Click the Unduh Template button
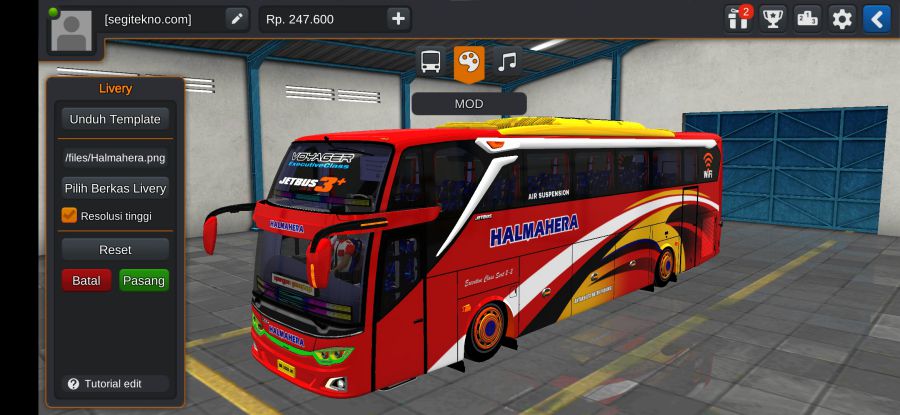 (x=115, y=119)
